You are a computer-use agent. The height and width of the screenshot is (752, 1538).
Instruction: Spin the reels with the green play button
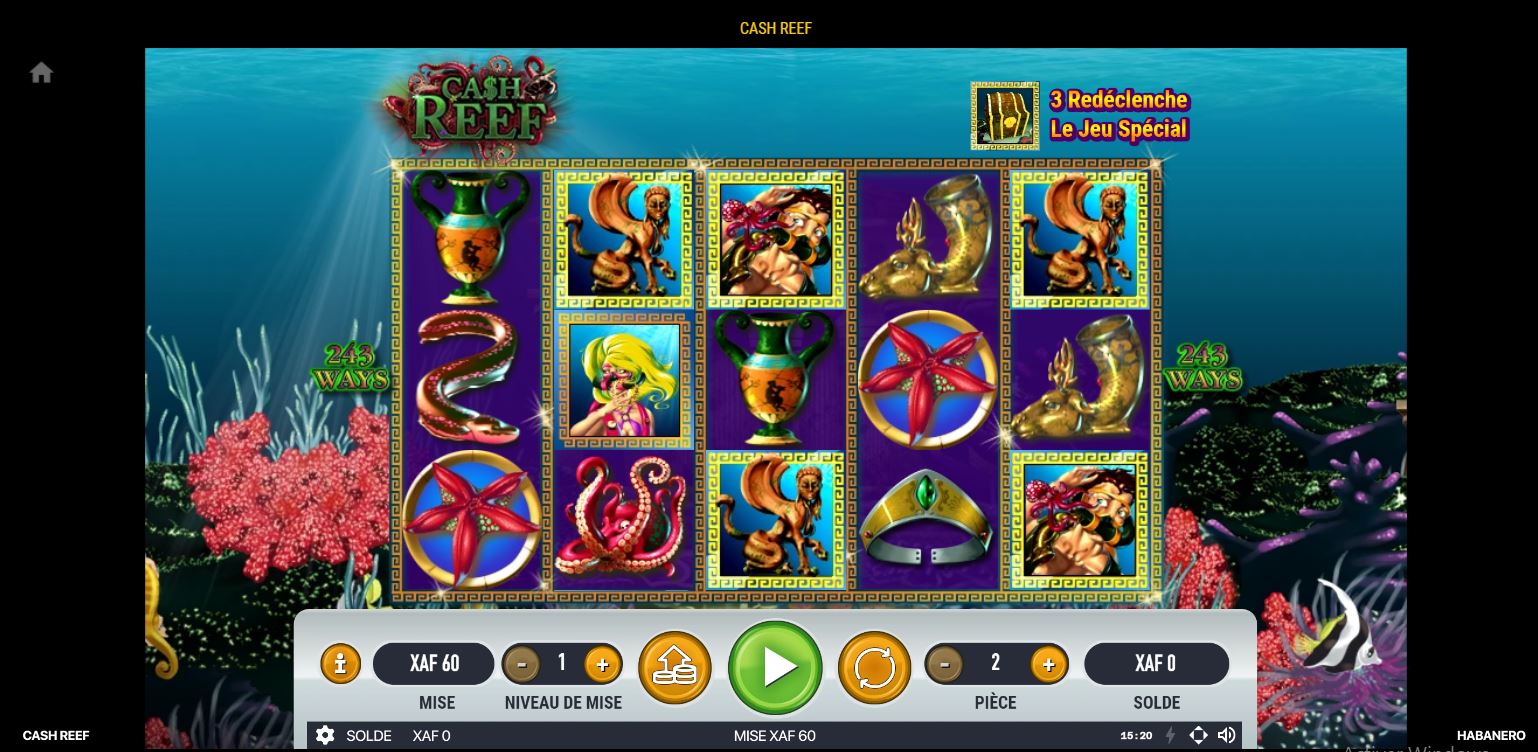click(x=775, y=667)
